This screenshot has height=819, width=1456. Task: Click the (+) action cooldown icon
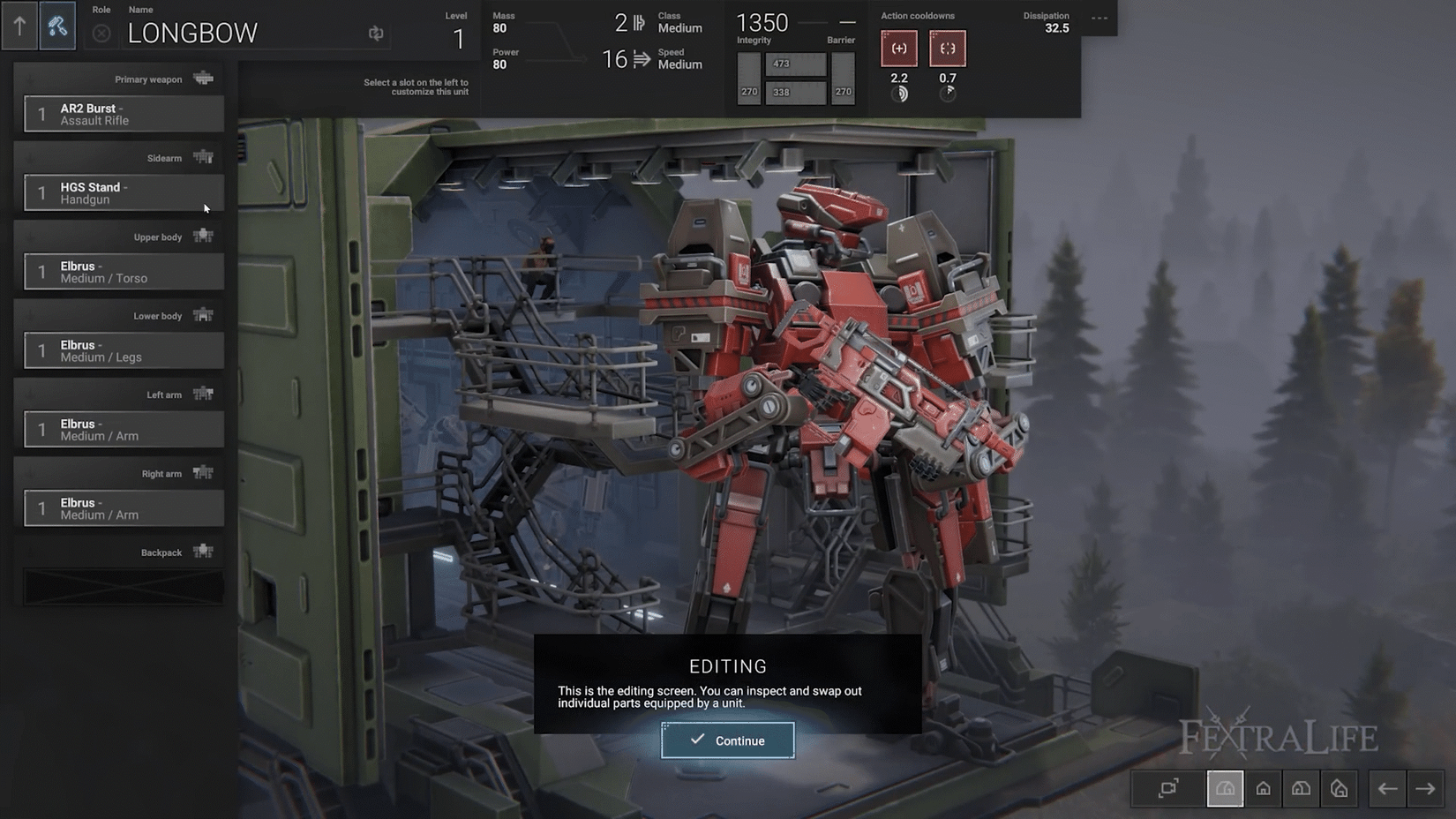[x=898, y=49]
